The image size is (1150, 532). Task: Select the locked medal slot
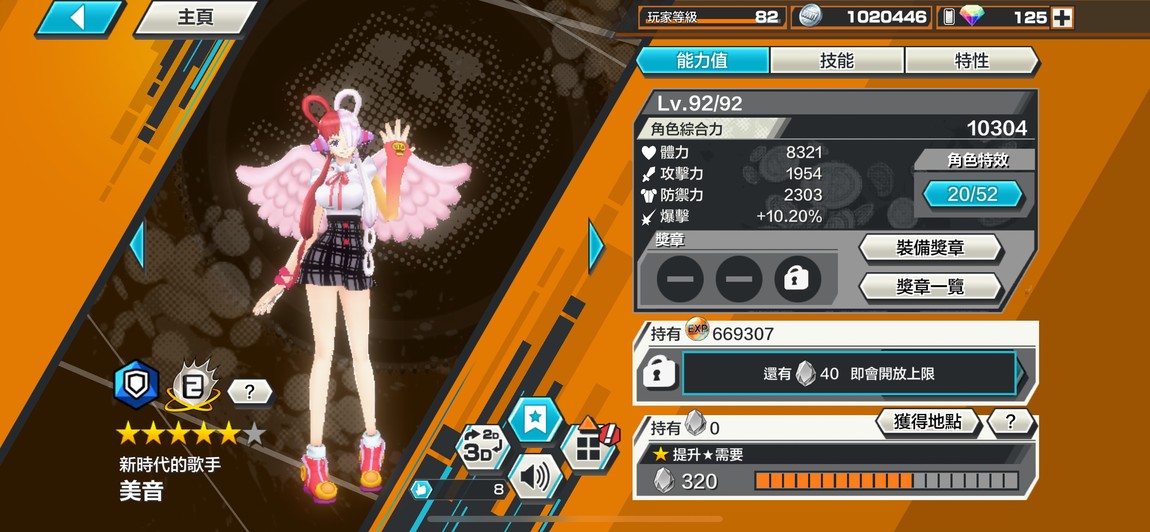click(x=797, y=279)
